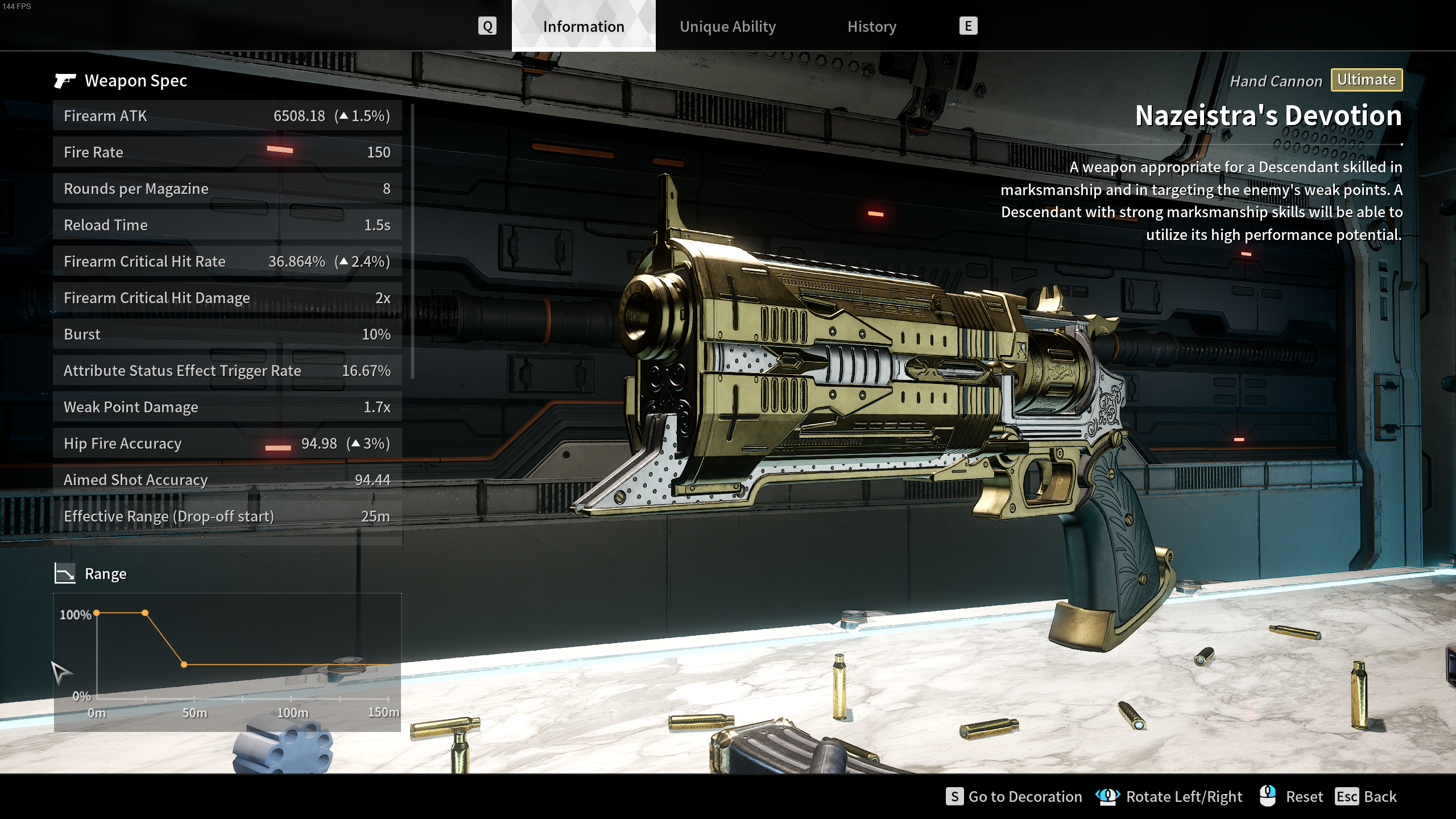Select the Information tab

584,27
